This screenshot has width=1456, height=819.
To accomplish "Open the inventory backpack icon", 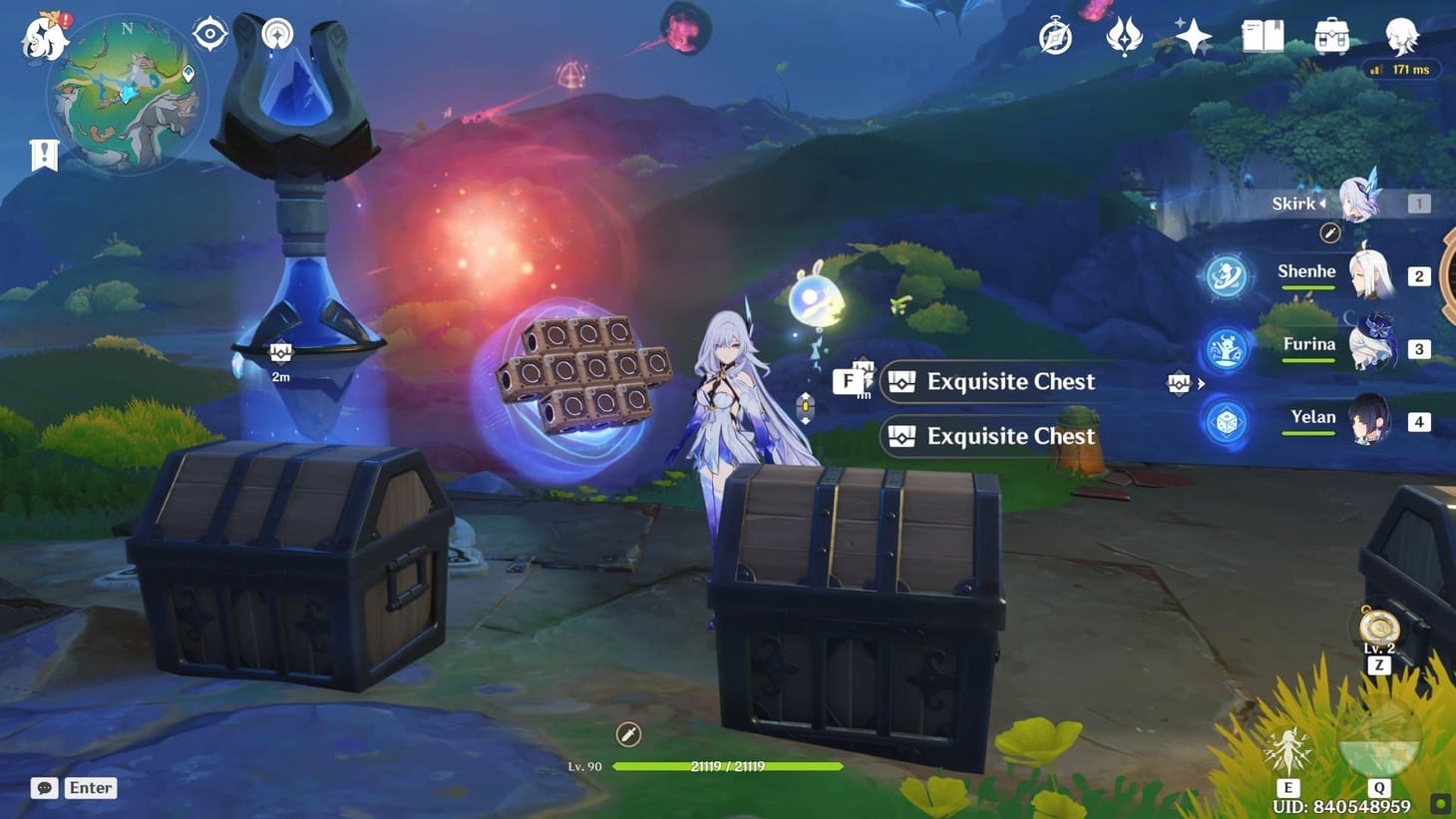I will pyautogui.click(x=1332, y=36).
